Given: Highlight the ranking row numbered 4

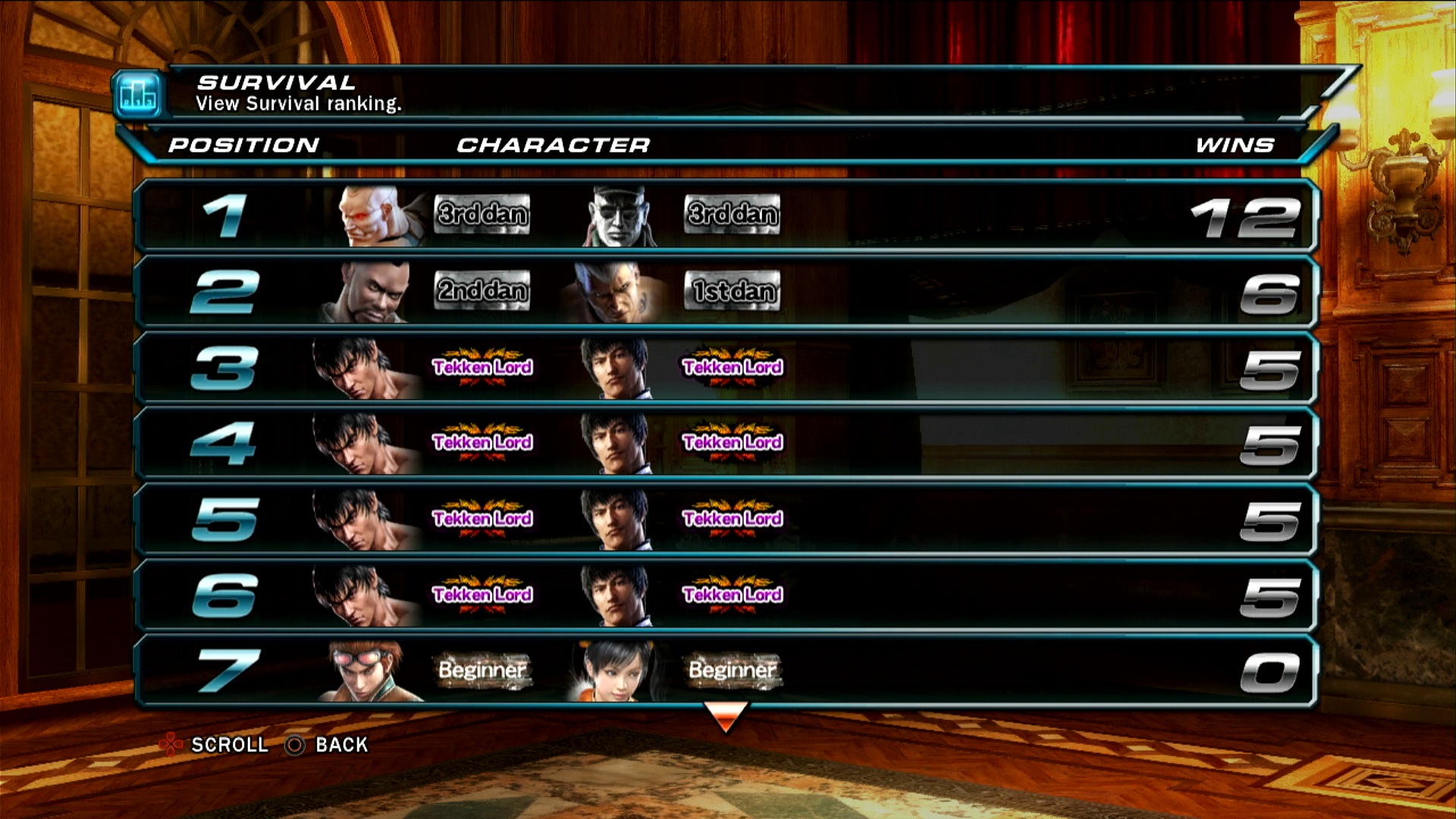Looking at the screenshot, I should pyautogui.click(x=726, y=444).
